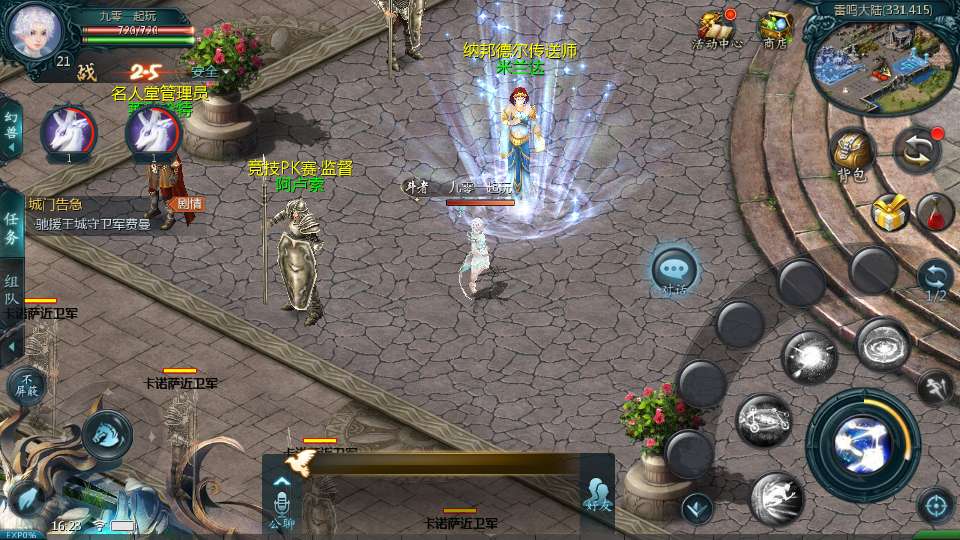
Task: Open the 活动中心 activity center
Action: pyautogui.click(x=717, y=28)
